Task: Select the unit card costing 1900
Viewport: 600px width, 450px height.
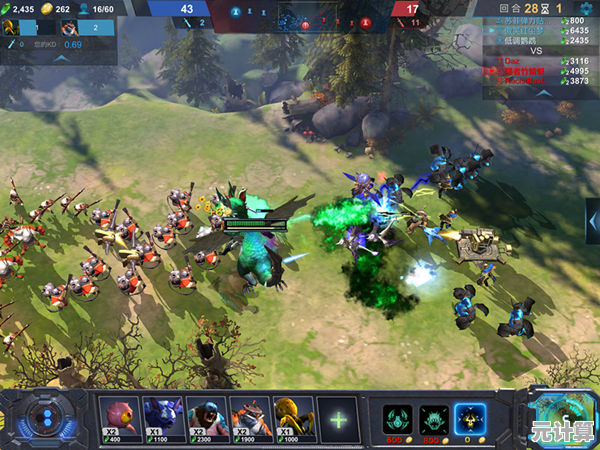Action: click(x=250, y=415)
